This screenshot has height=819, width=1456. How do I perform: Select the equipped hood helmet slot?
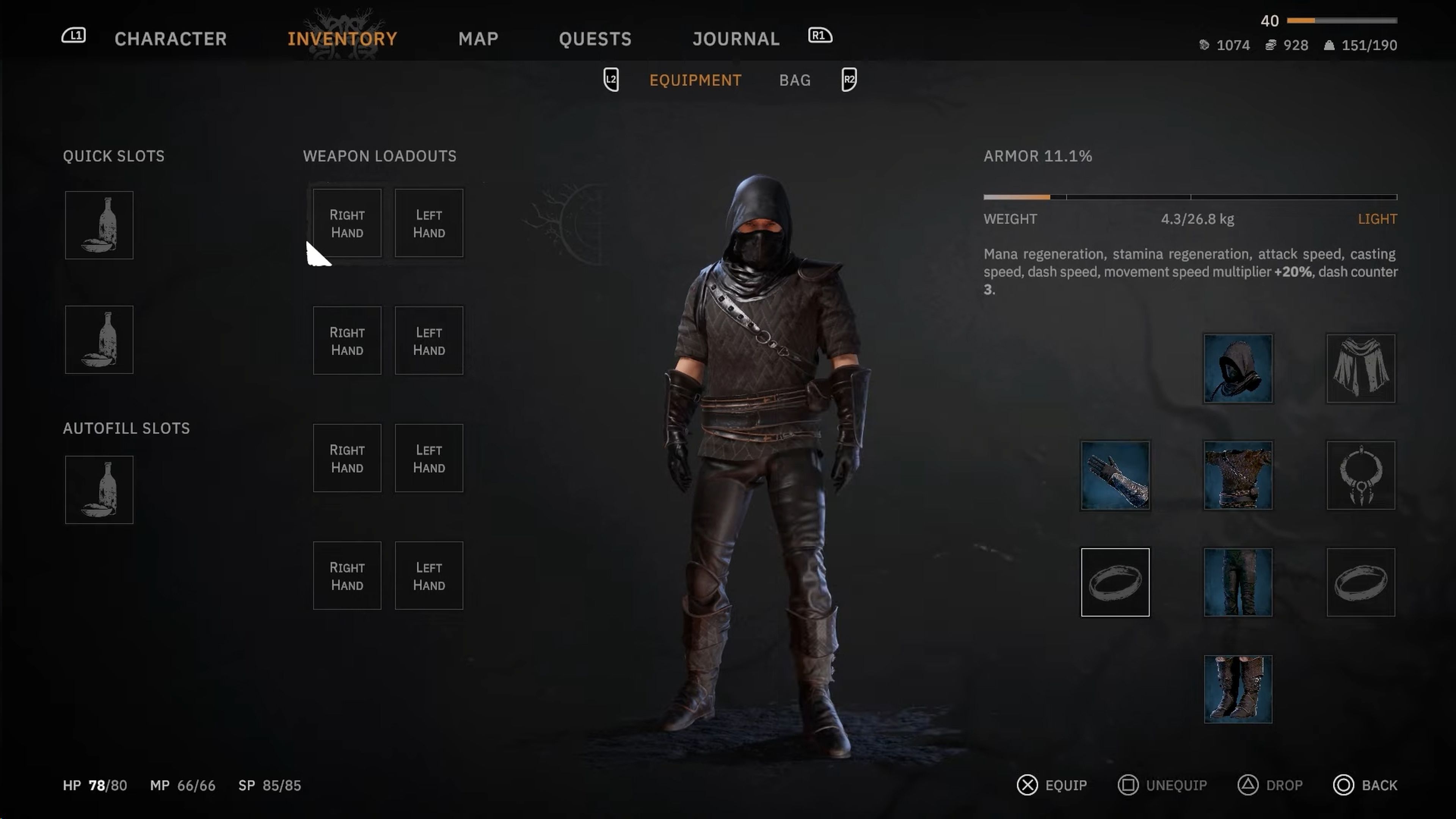point(1237,369)
